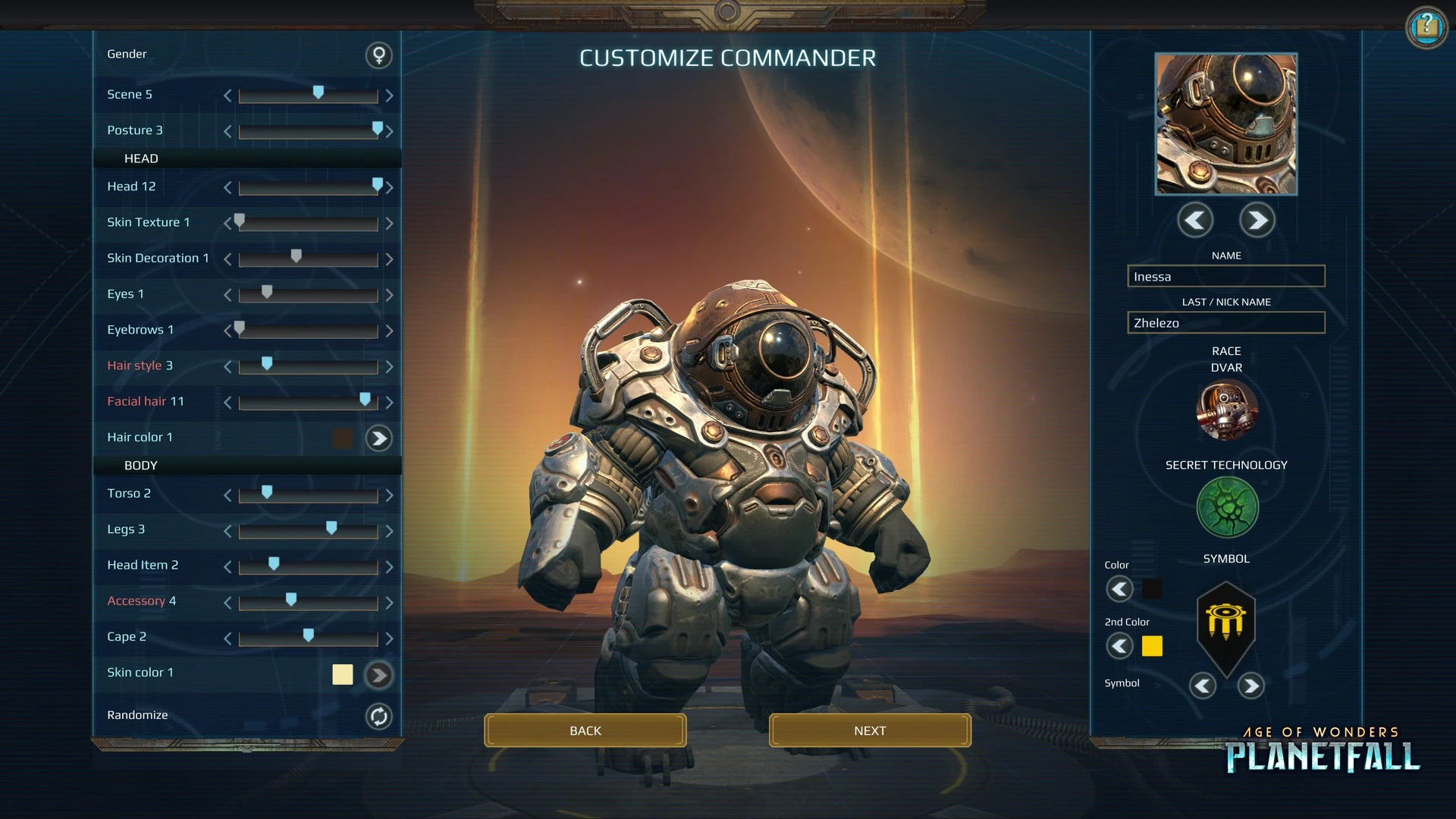Cycle to the next Skin color
Screen dimensions: 1456x819
(378, 674)
